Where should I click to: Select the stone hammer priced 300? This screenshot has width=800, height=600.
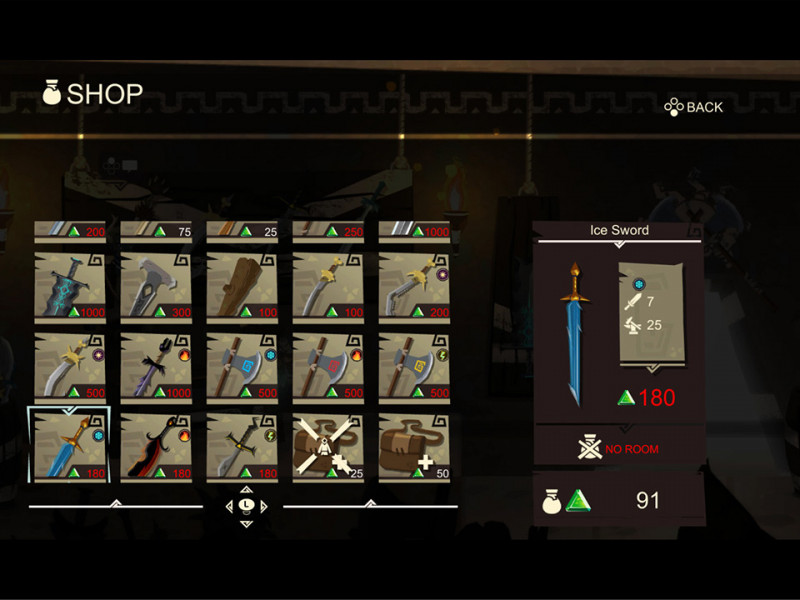[156, 285]
